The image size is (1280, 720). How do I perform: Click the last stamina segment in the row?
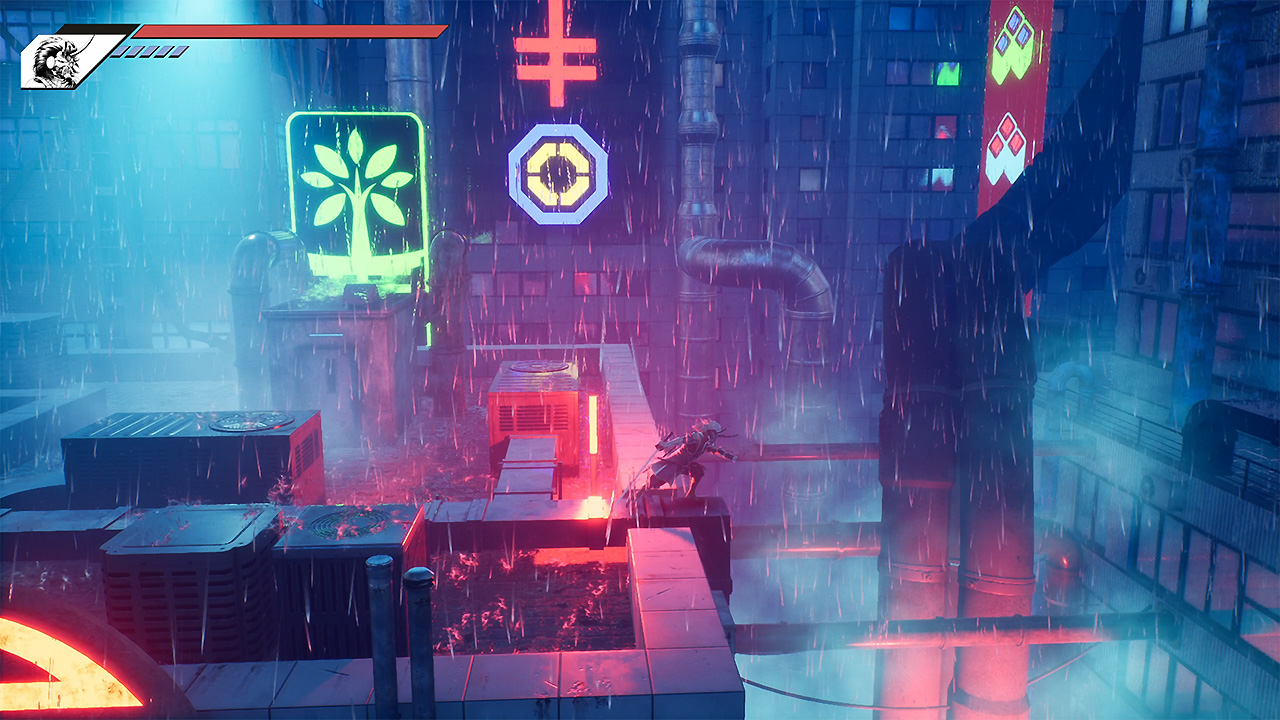(x=176, y=50)
